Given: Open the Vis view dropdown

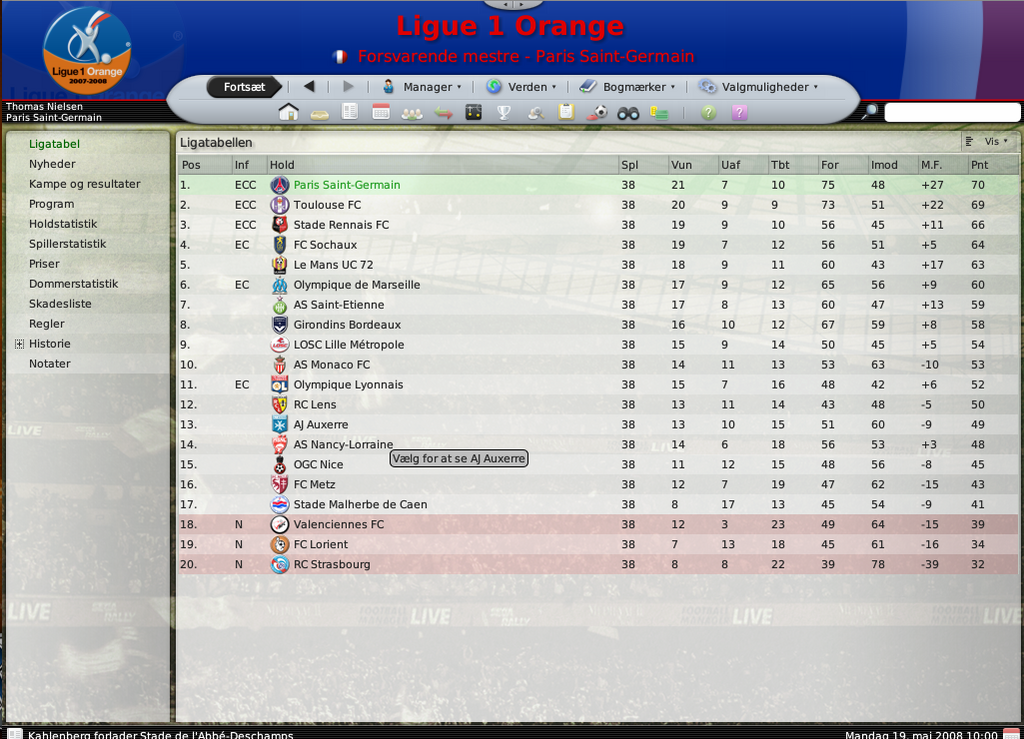Looking at the screenshot, I should click(x=989, y=142).
